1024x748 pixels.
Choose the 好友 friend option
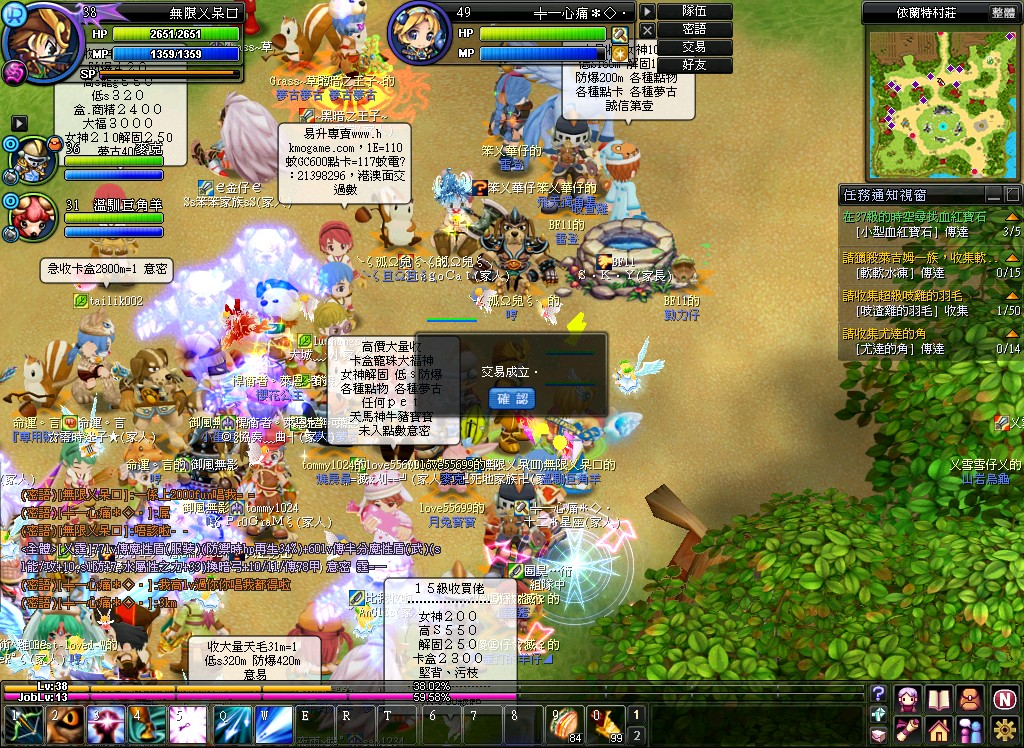[x=694, y=65]
